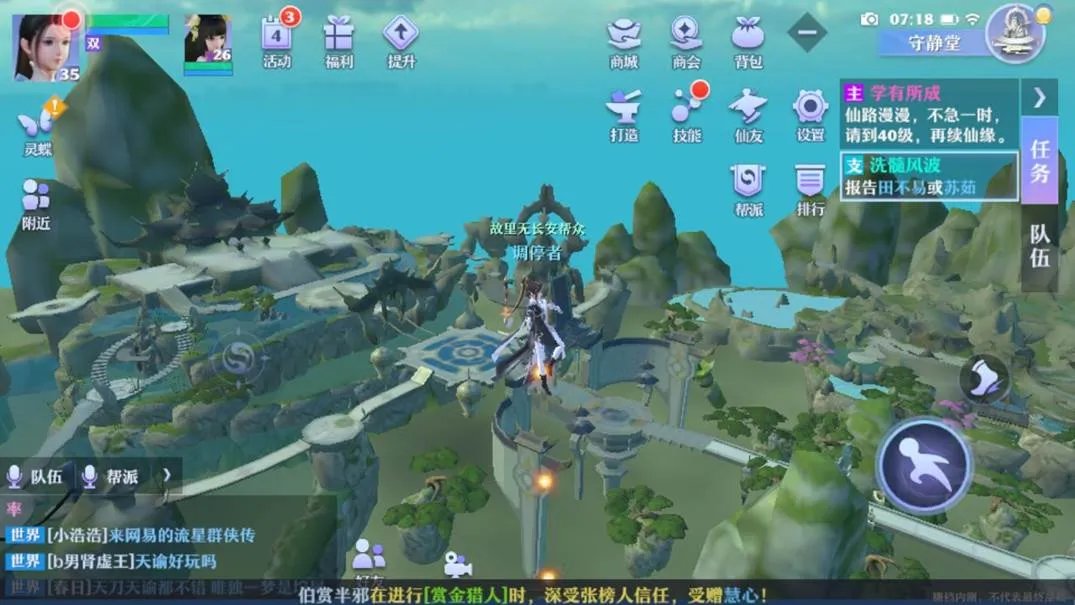Open the 商会 trade guild
The image size is (1075, 605).
pos(686,38)
